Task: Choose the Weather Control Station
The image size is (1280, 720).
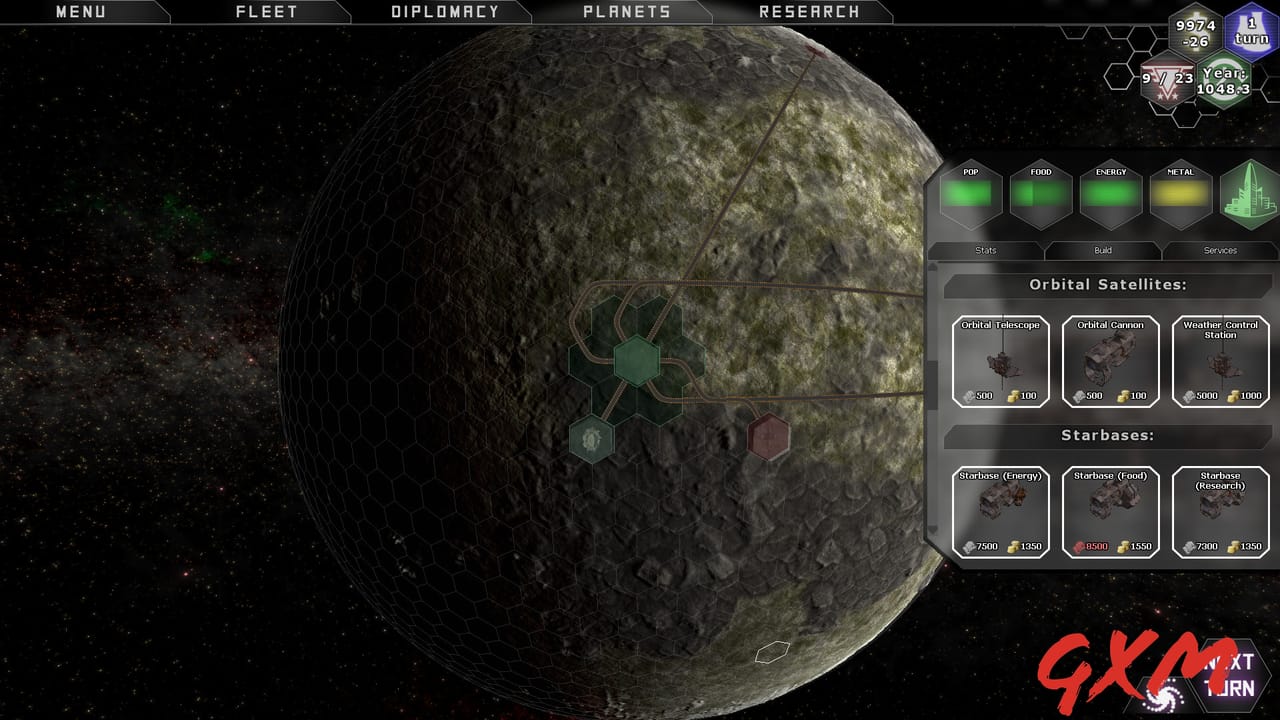Action: pos(1221,362)
